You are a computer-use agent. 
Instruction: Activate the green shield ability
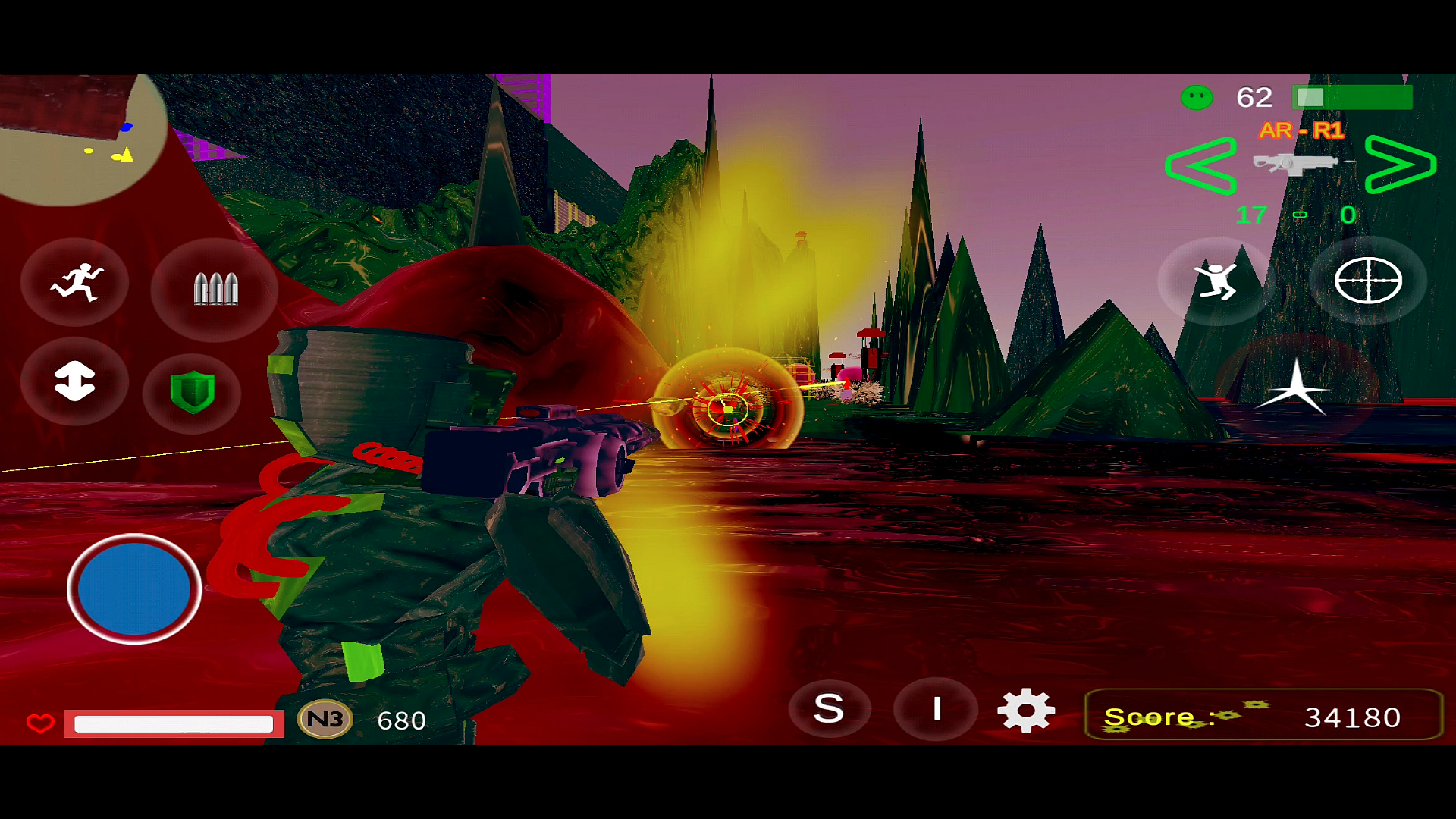pyautogui.click(x=193, y=392)
